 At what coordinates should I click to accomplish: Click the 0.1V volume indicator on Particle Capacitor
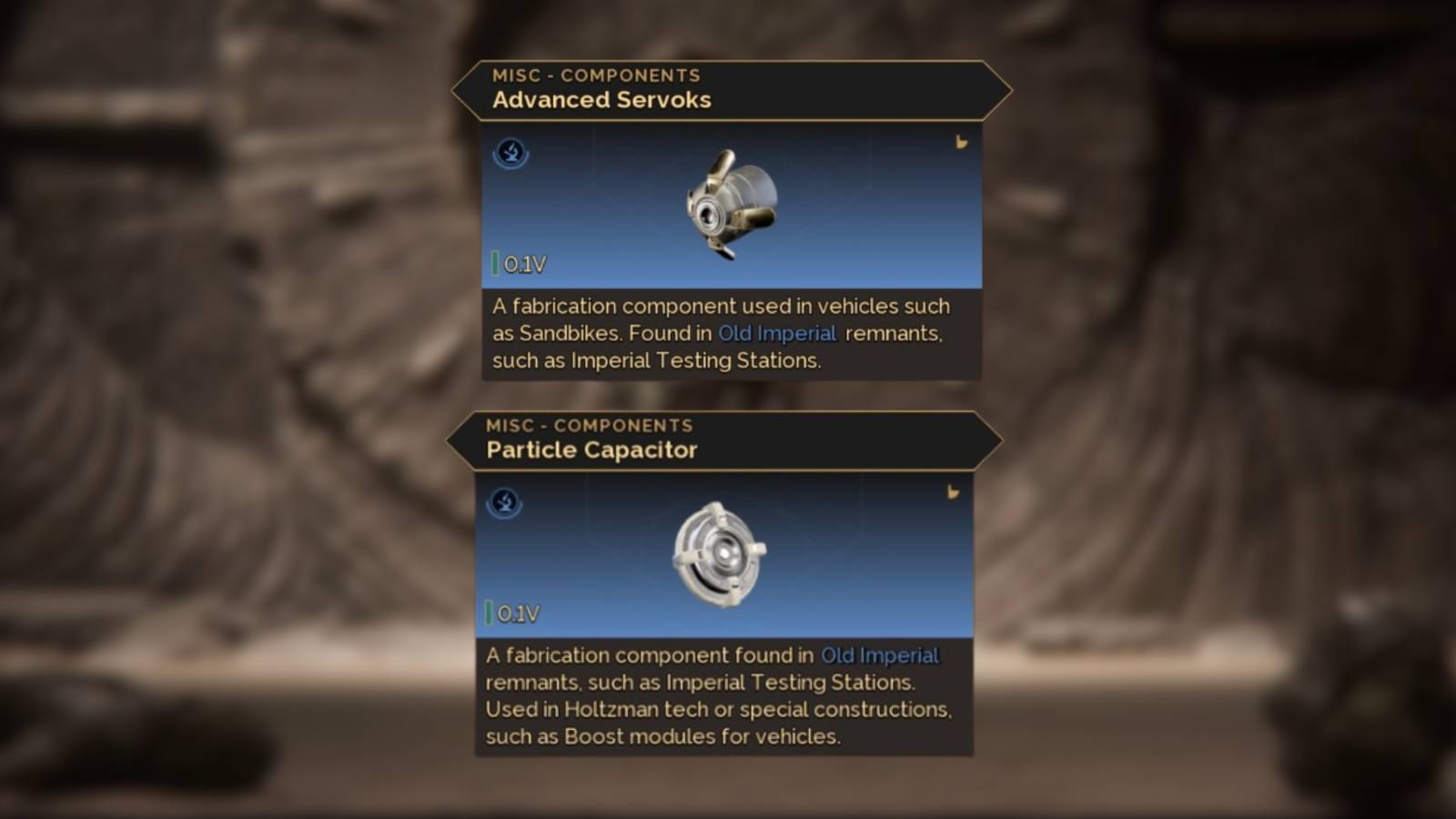pyautogui.click(x=517, y=613)
